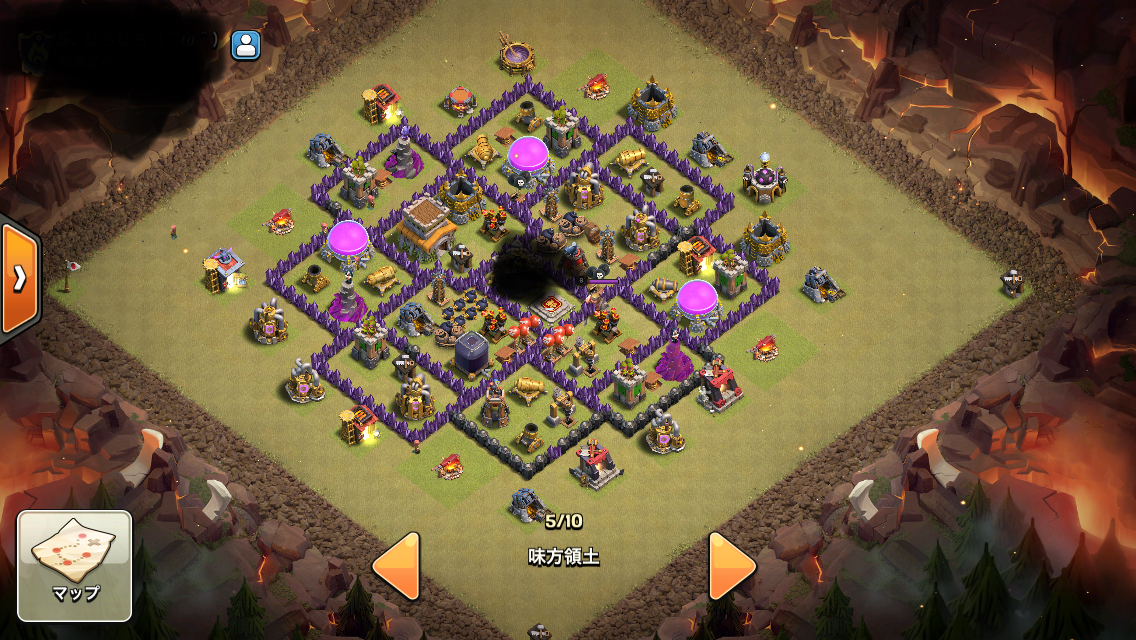Go to the previous base with left arrow
The width and height of the screenshot is (1136, 640).
[396, 566]
